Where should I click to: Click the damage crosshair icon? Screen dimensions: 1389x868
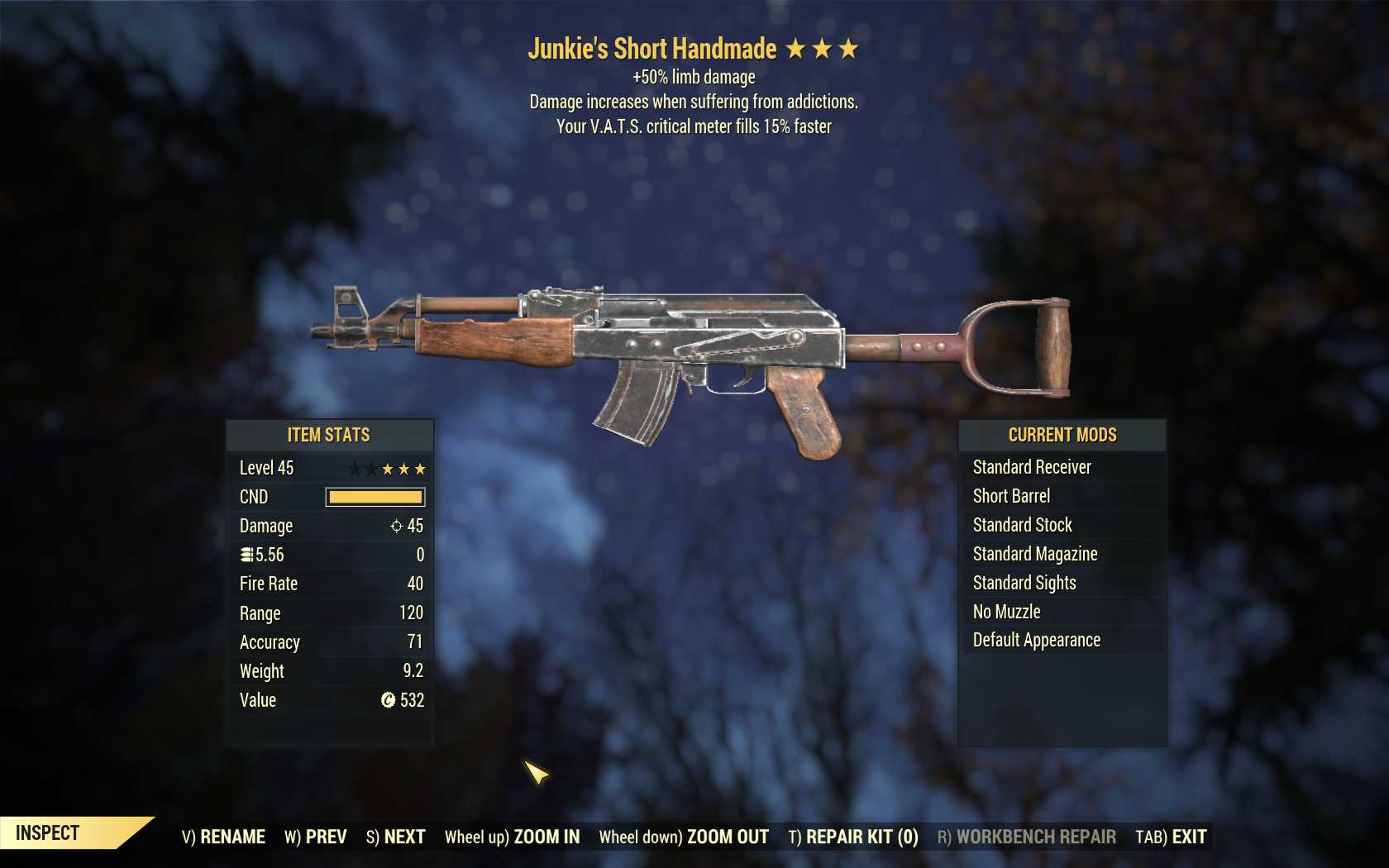(397, 526)
